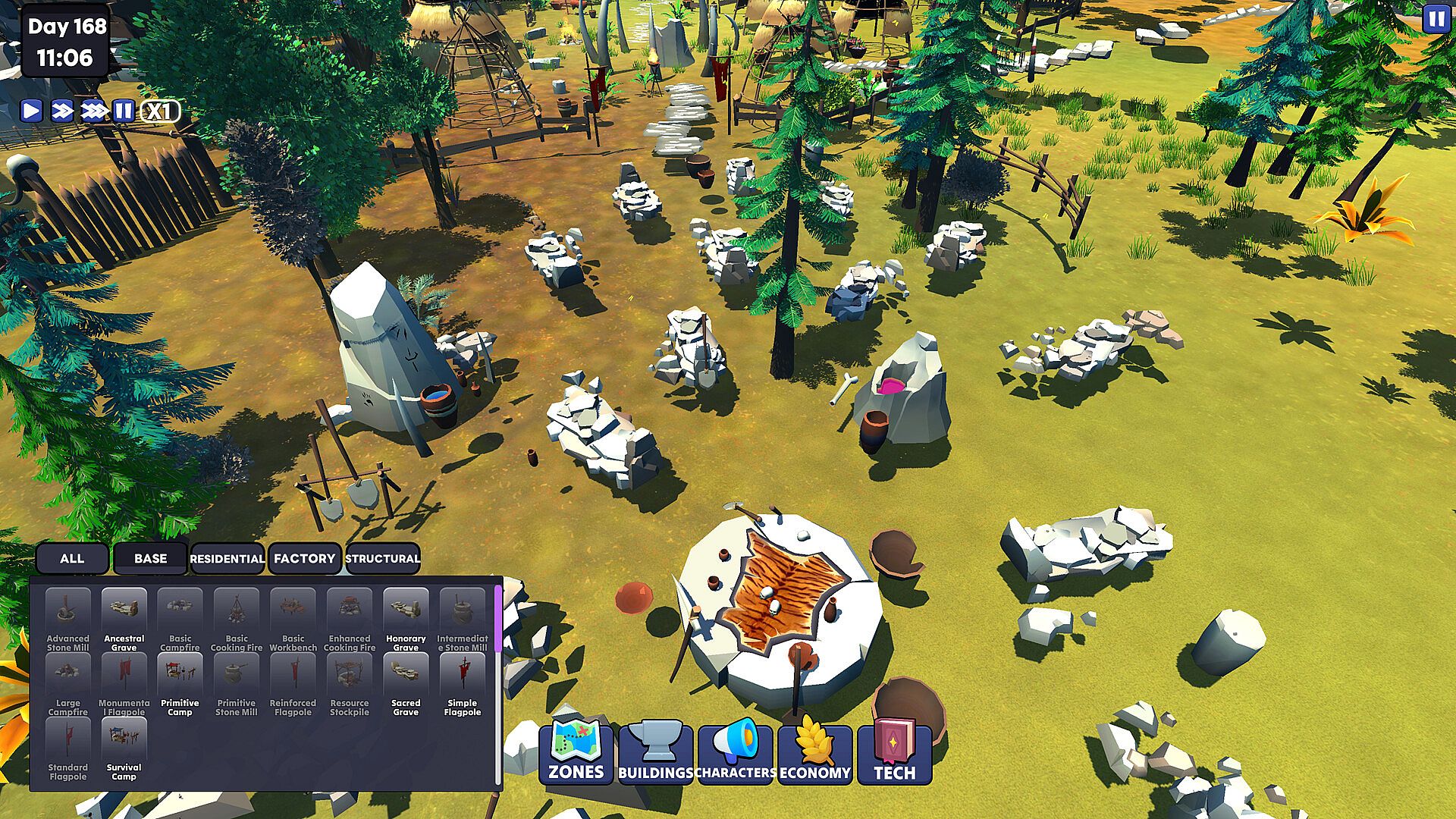This screenshot has height=819, width=1456.
Task: Open the STRUCTURAL tab
Action: (x=383, y=559)
